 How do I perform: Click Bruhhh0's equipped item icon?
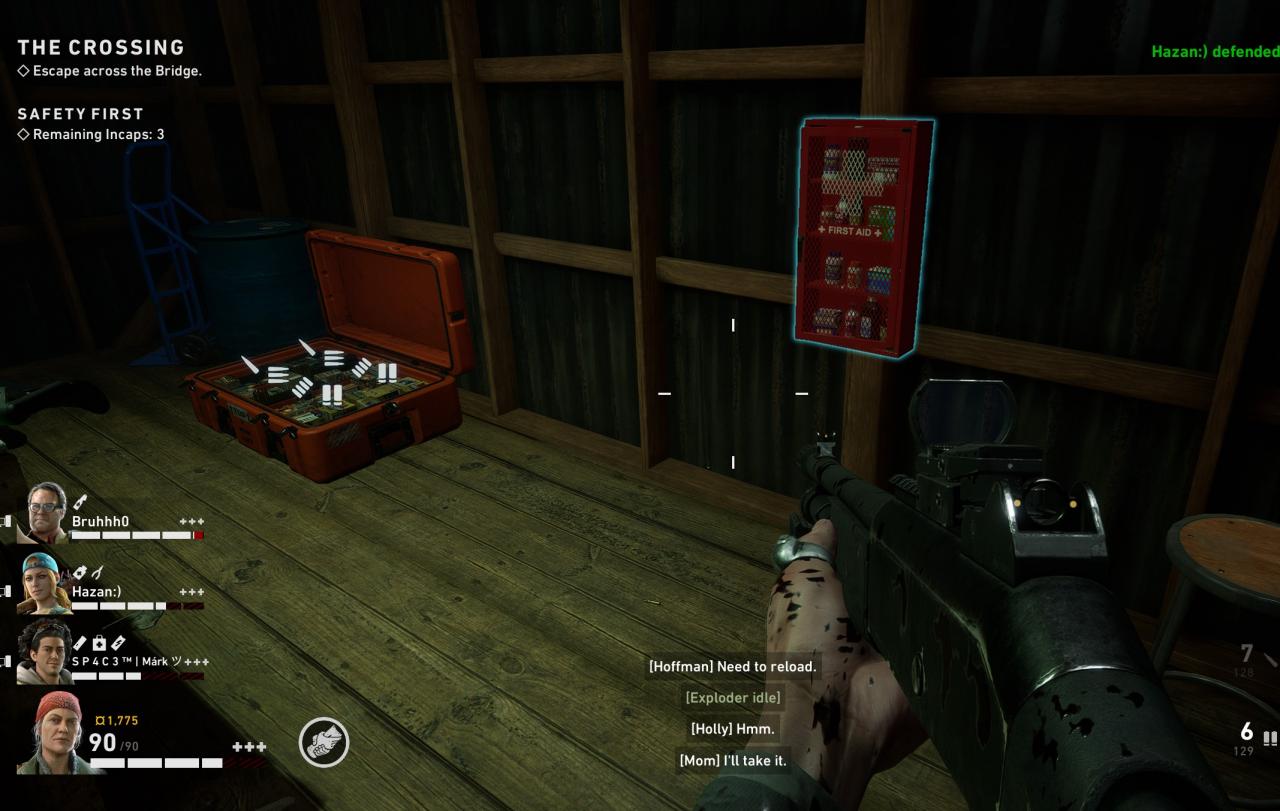tap(80, 502)
